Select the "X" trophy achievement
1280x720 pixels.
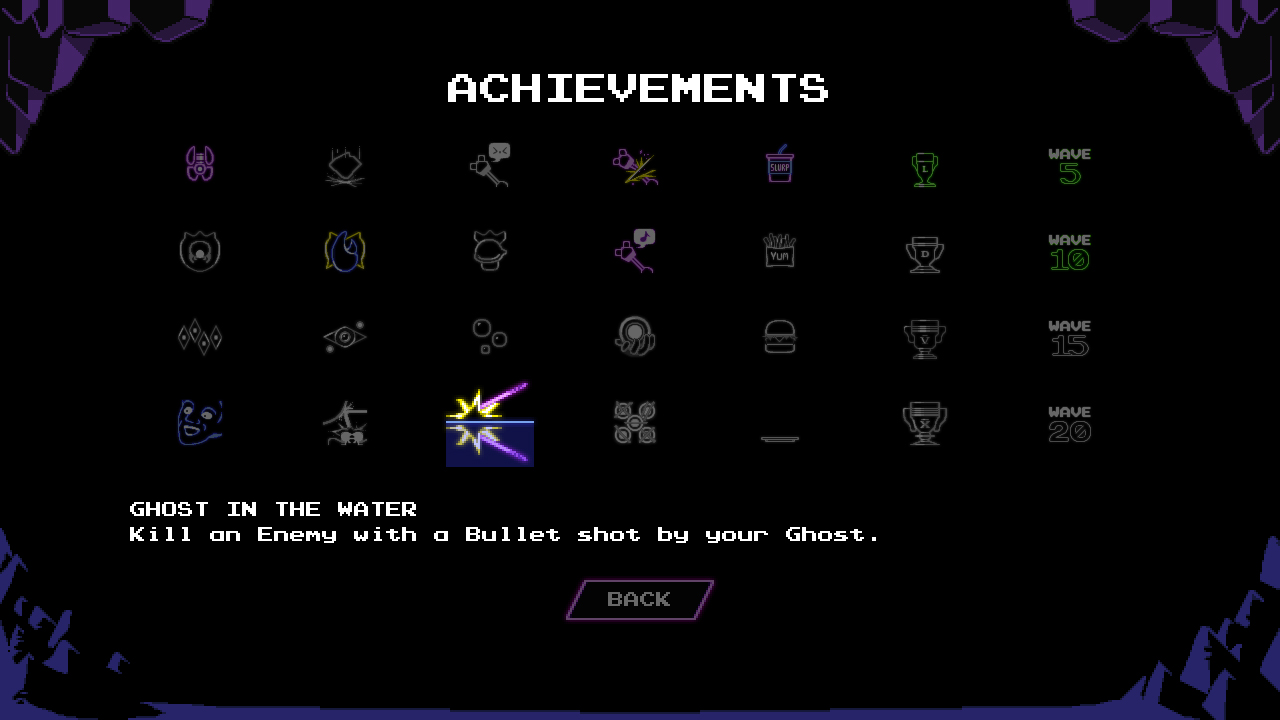coord(924,423)
